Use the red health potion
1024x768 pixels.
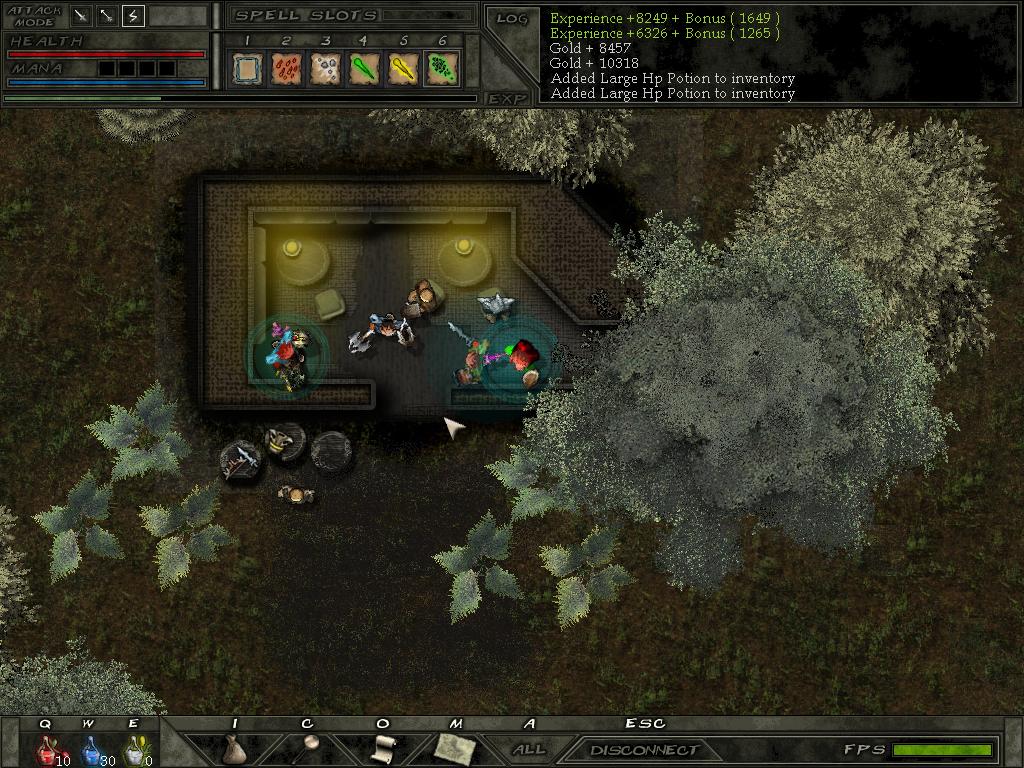[46, 749]
